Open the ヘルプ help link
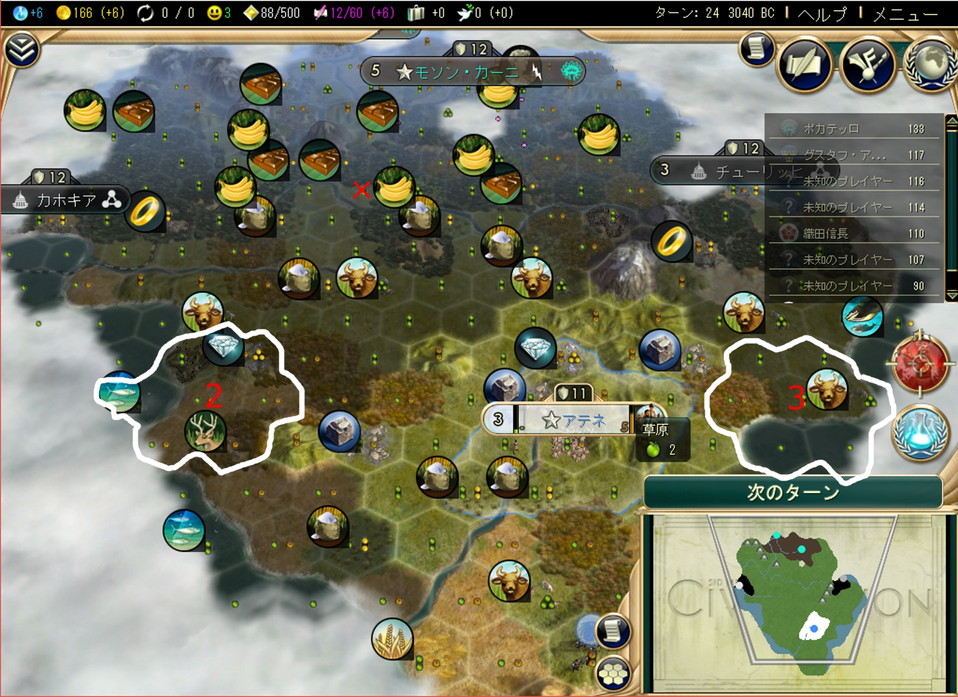 (824, 14)
